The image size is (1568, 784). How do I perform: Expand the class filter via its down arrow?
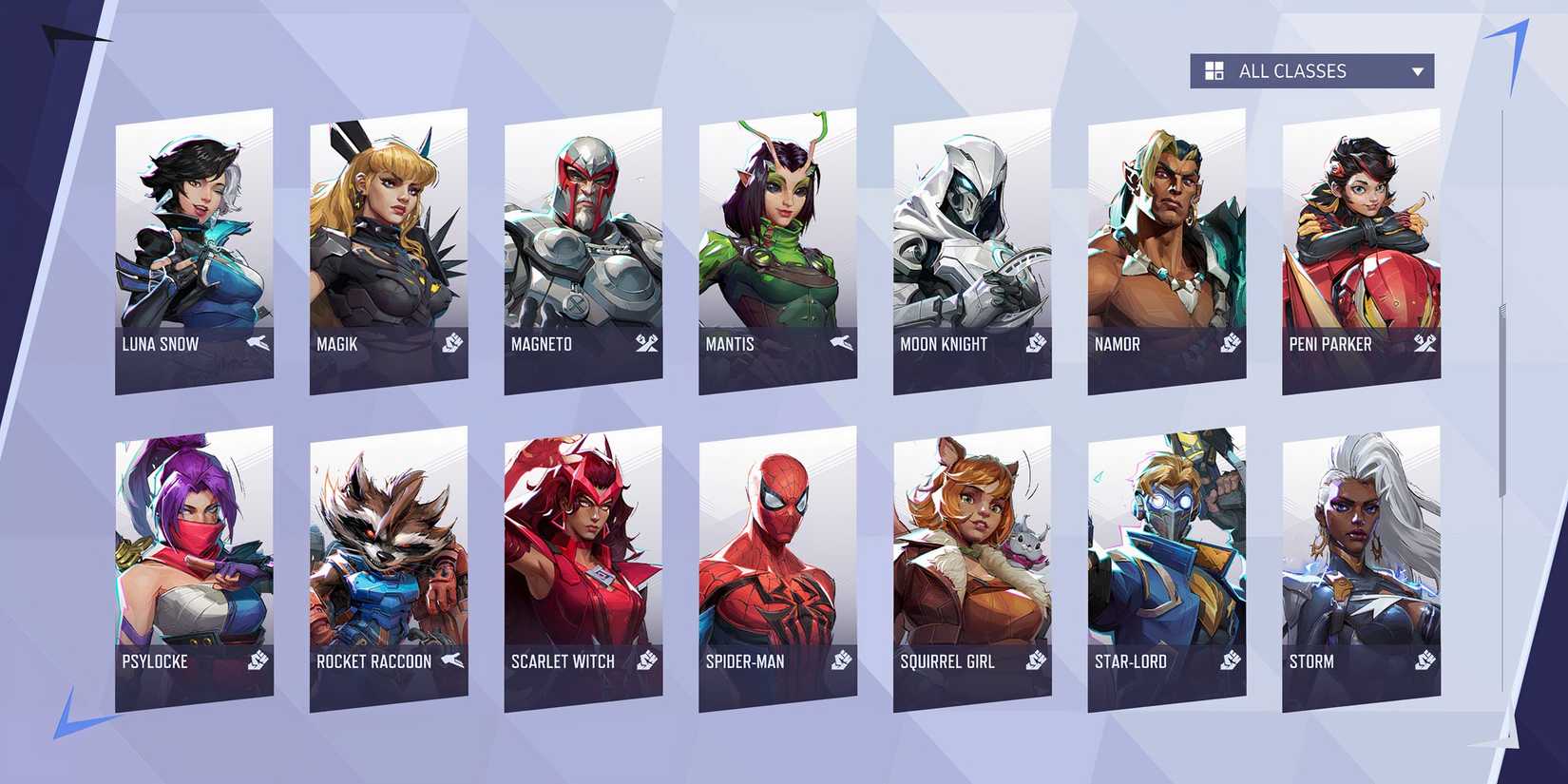click(x=1417, y=70)
